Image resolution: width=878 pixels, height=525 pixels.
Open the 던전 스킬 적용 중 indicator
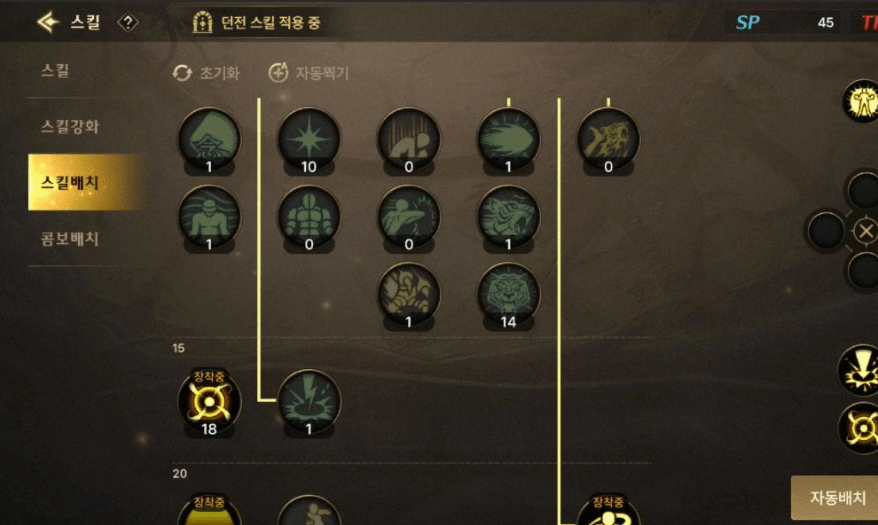point(258,22)
